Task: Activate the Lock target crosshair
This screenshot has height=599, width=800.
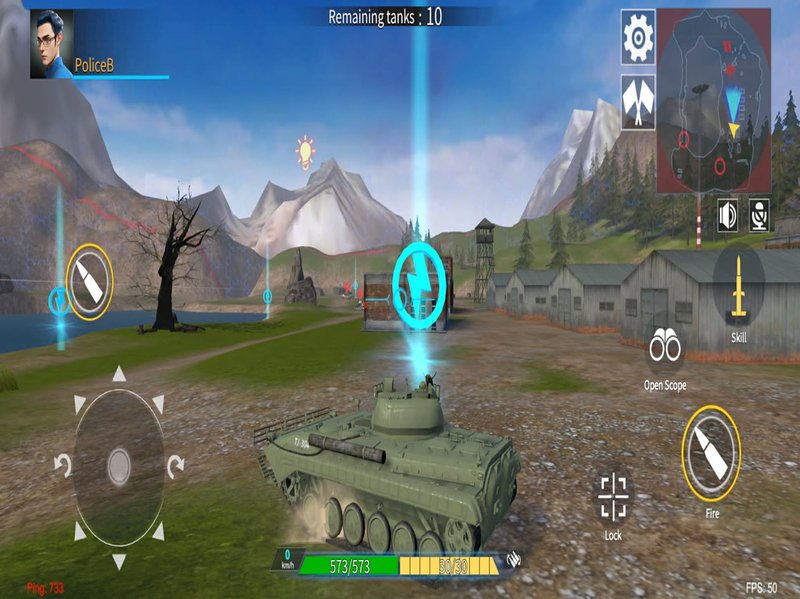Action: 613,494
